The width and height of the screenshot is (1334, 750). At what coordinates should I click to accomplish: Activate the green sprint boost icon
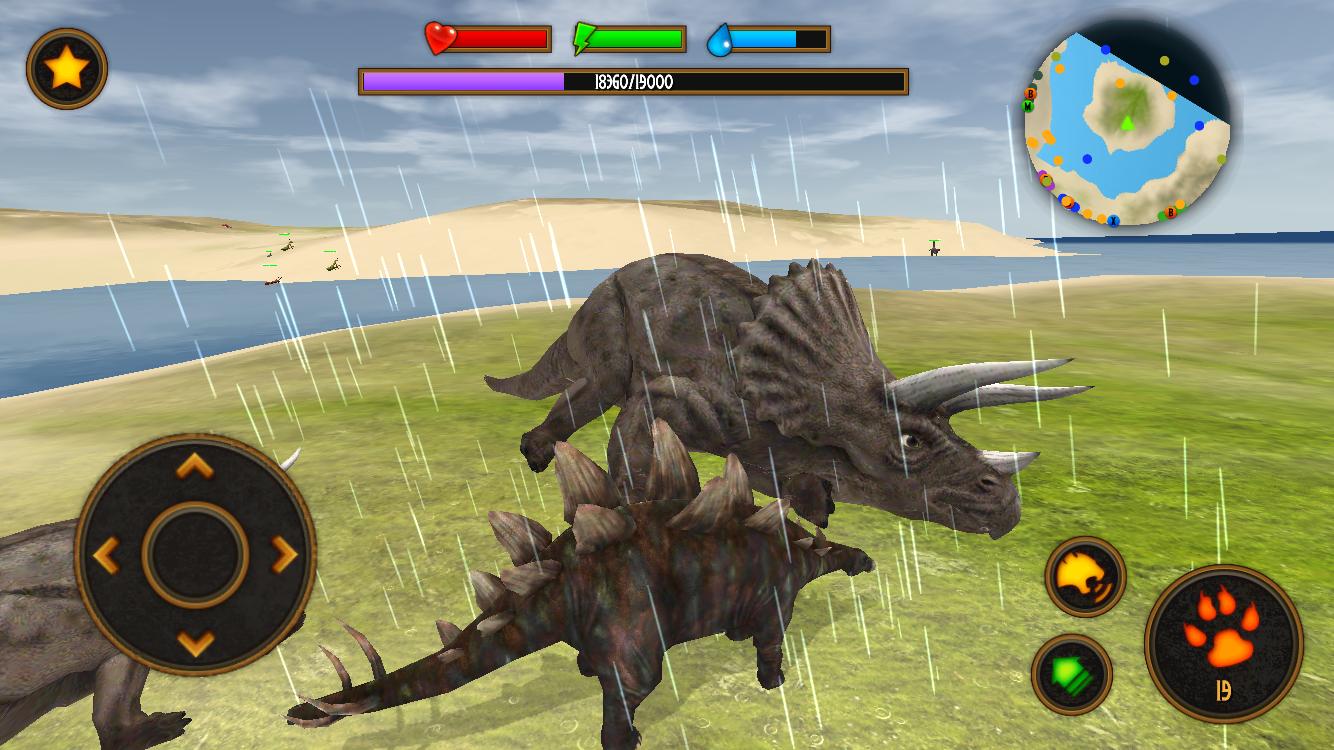click(x=1070, y=672)
